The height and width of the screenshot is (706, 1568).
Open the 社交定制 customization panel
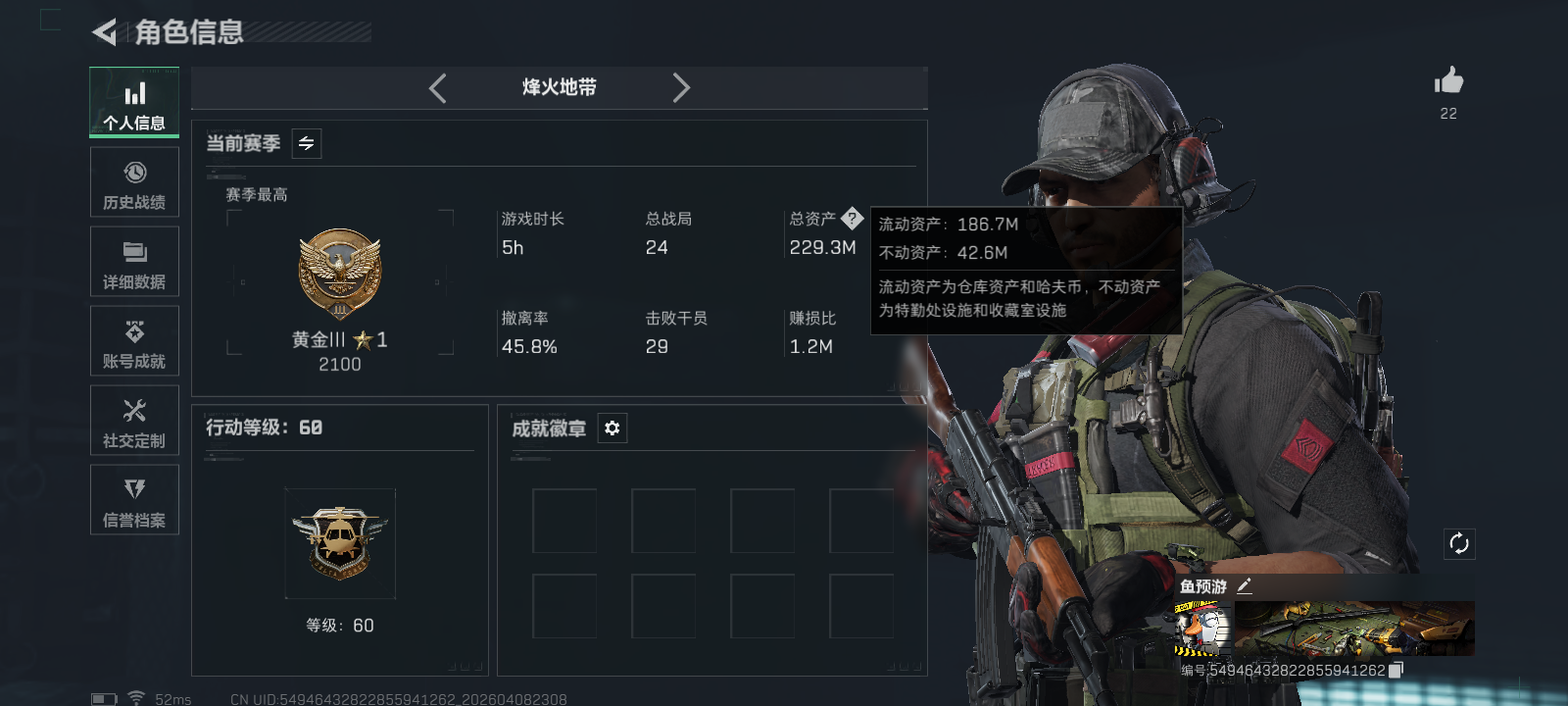(134, 421)
